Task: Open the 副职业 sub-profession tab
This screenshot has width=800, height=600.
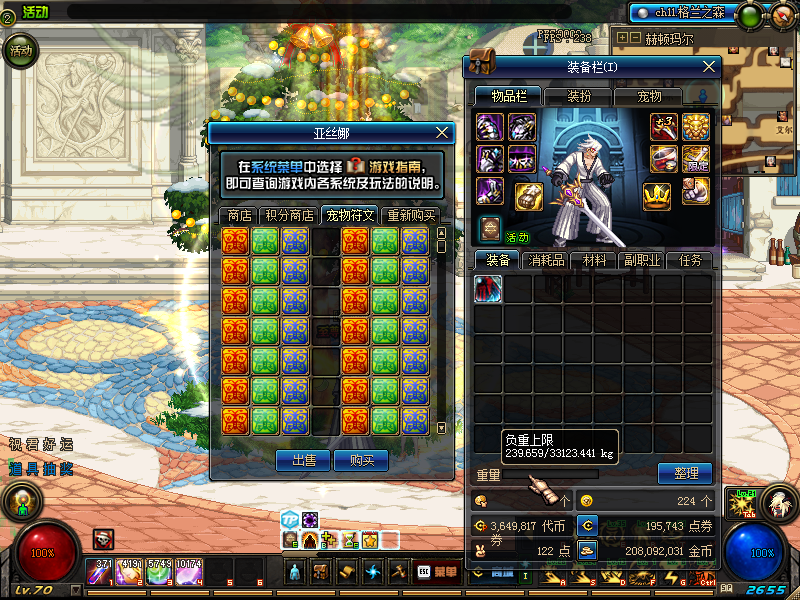Action: pos(643,260)
